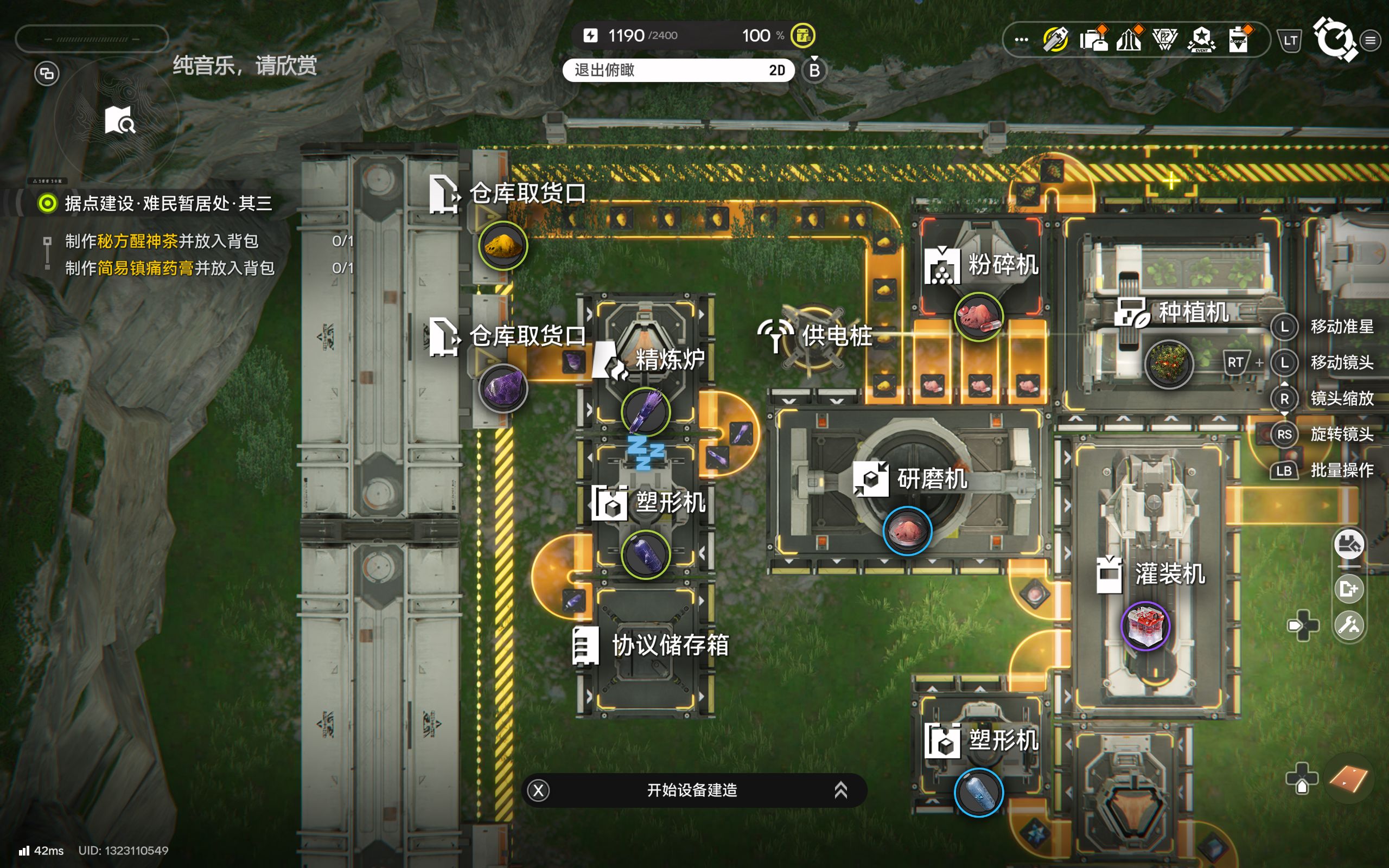Open the EVENT star icon
The height and width of the screenshot is (868, 1389).
pos(1201,40)
